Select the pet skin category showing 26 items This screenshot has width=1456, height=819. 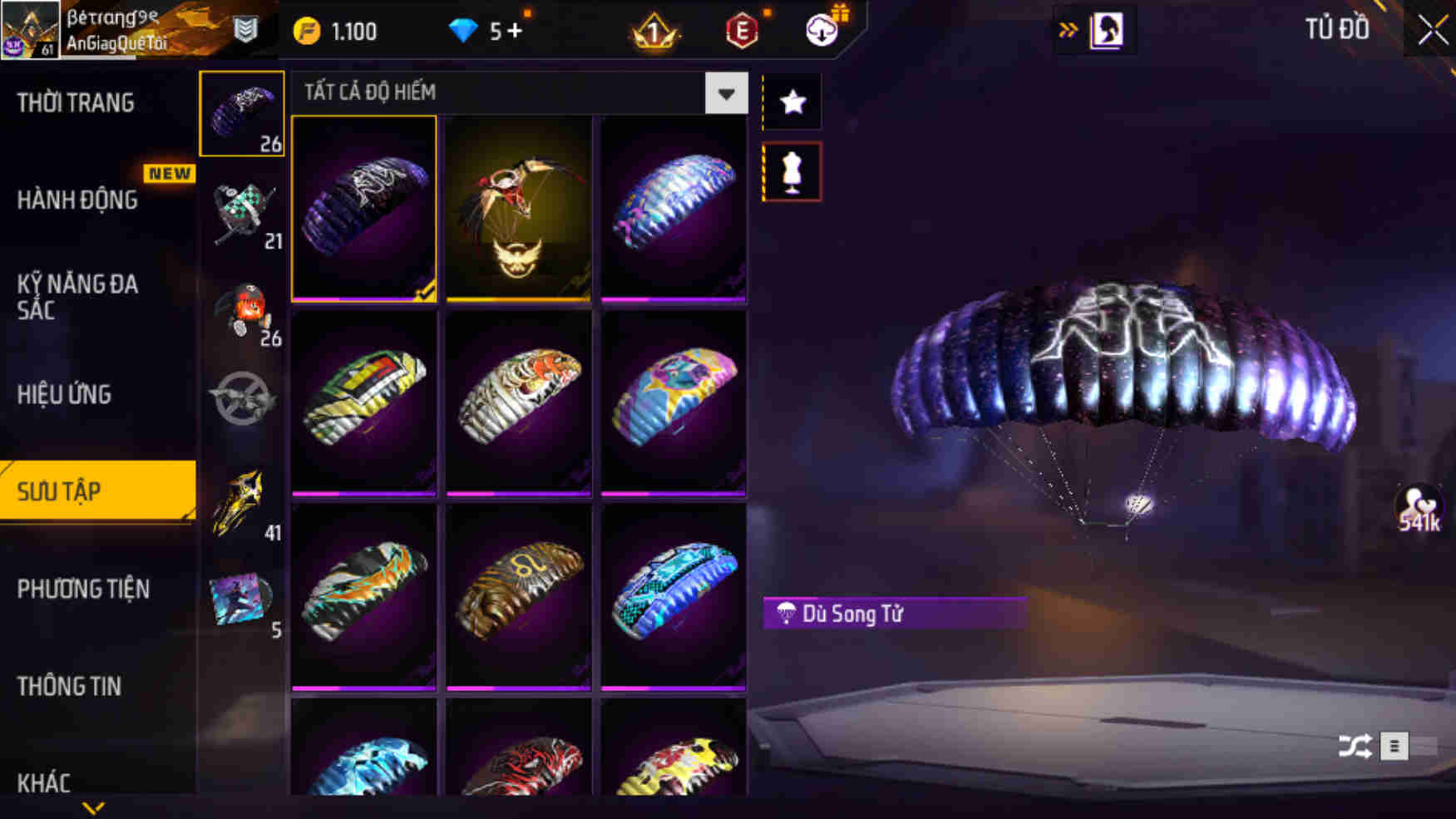click(242, 308)
